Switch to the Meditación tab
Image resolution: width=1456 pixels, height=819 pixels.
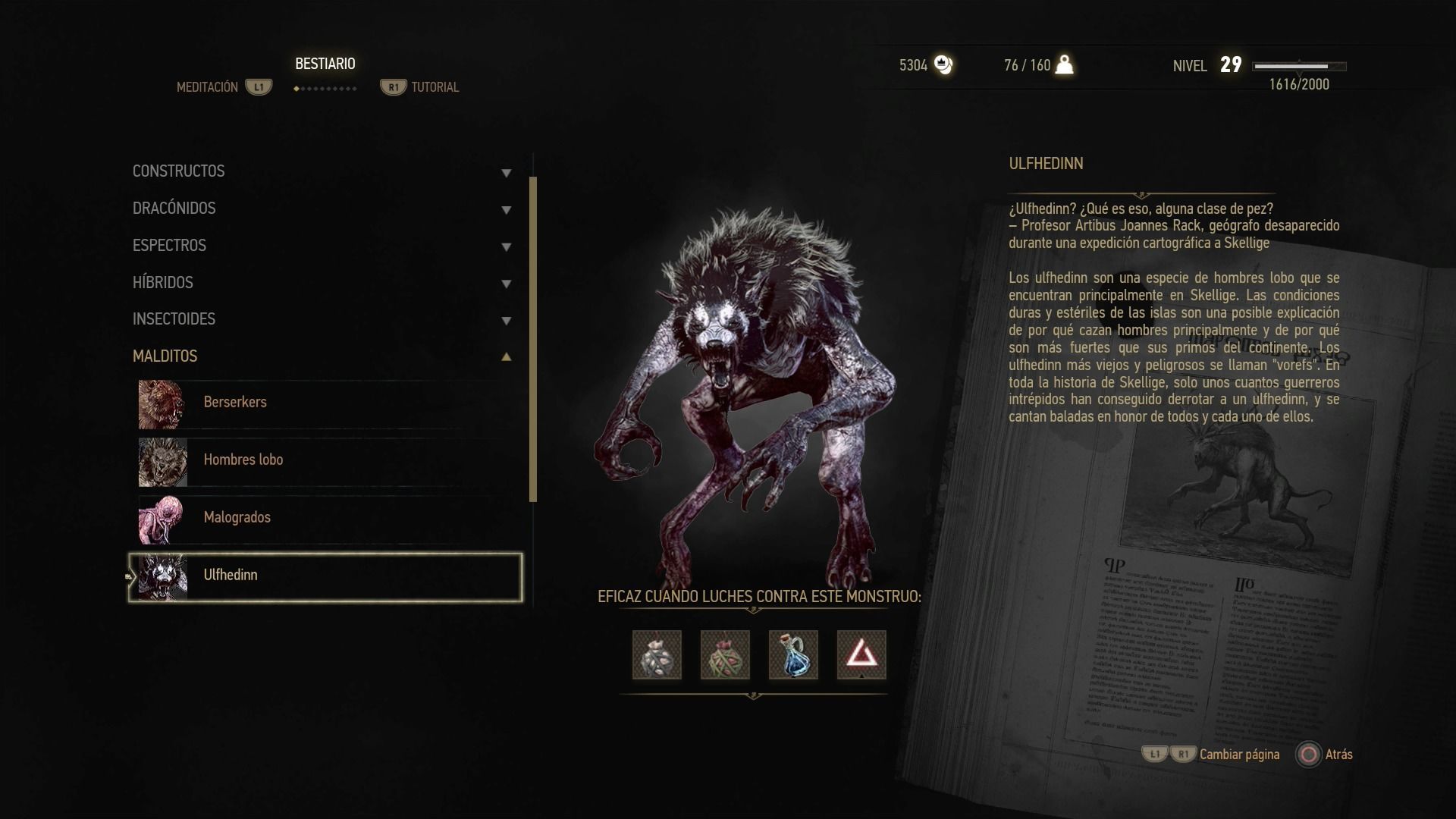tap(208, 87)
